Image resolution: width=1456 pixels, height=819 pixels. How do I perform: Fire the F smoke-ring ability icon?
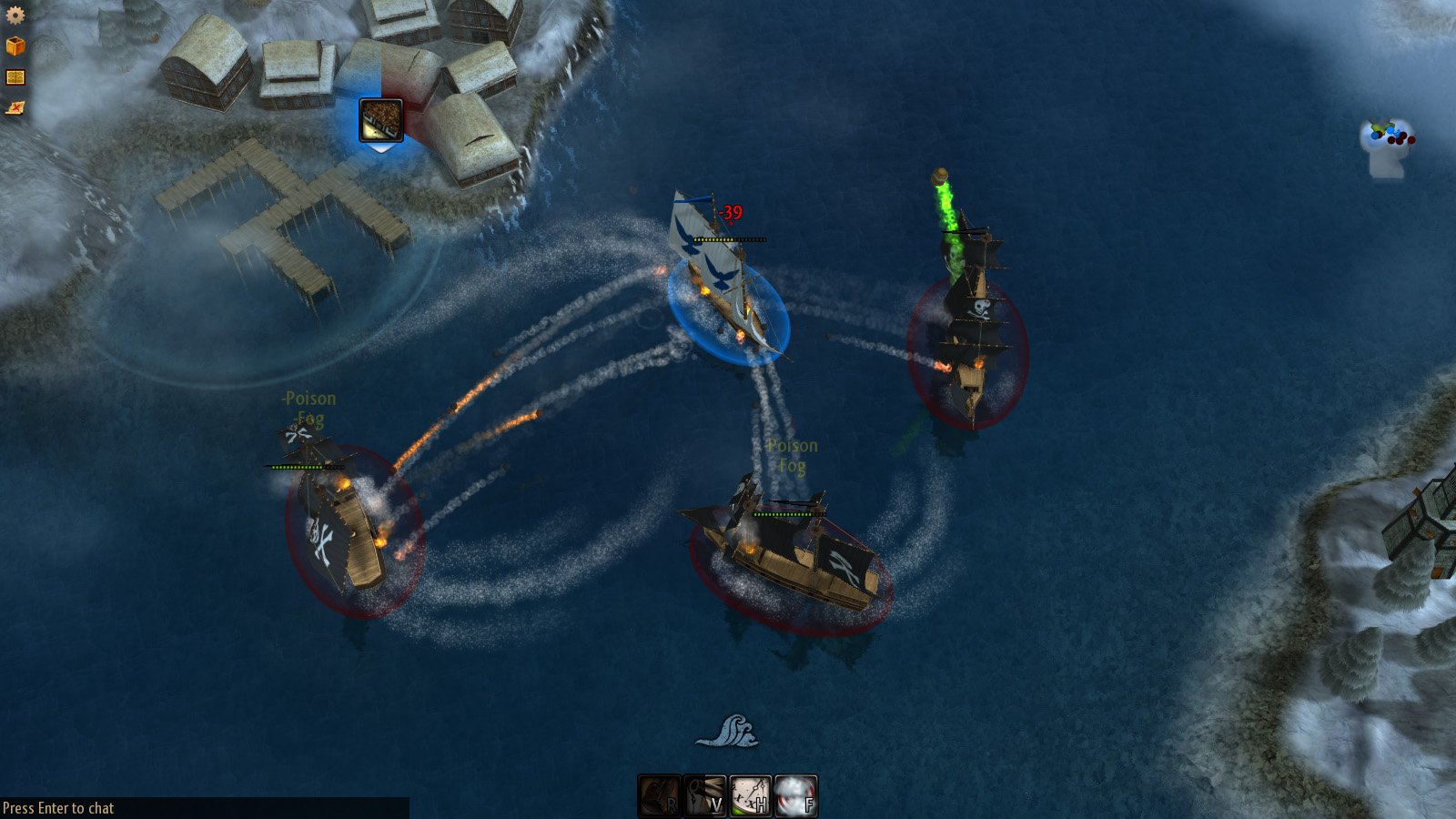tap(796, 795)
